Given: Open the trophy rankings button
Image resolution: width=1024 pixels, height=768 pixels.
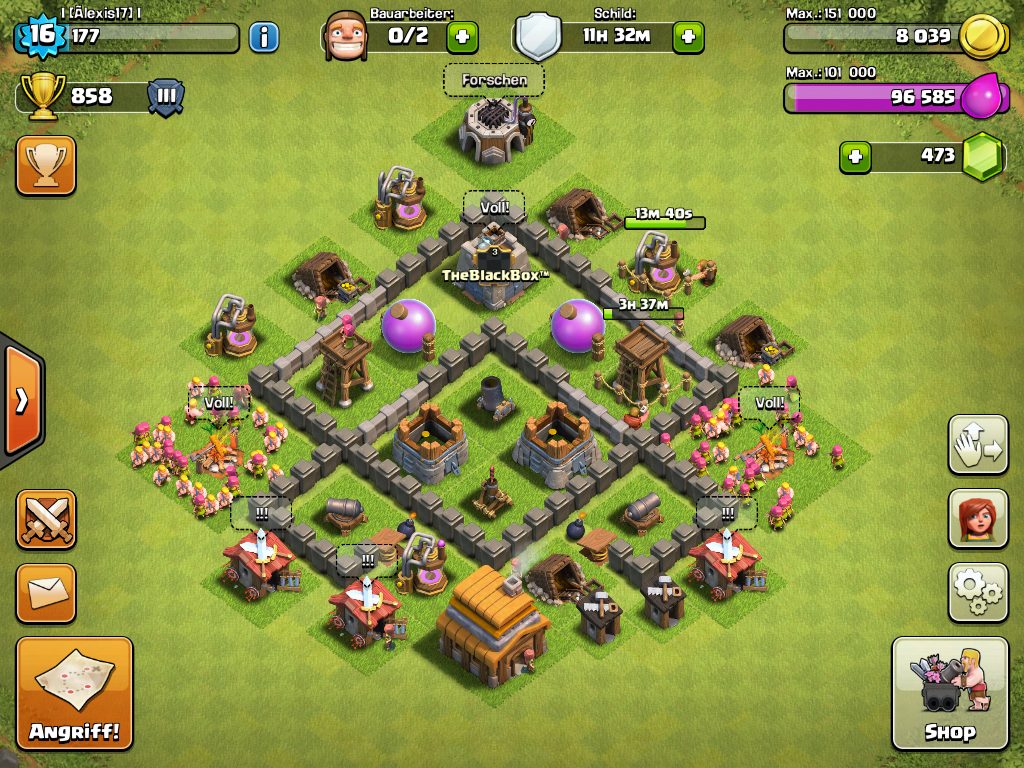Looking at the screenshot, I should 46,165.
